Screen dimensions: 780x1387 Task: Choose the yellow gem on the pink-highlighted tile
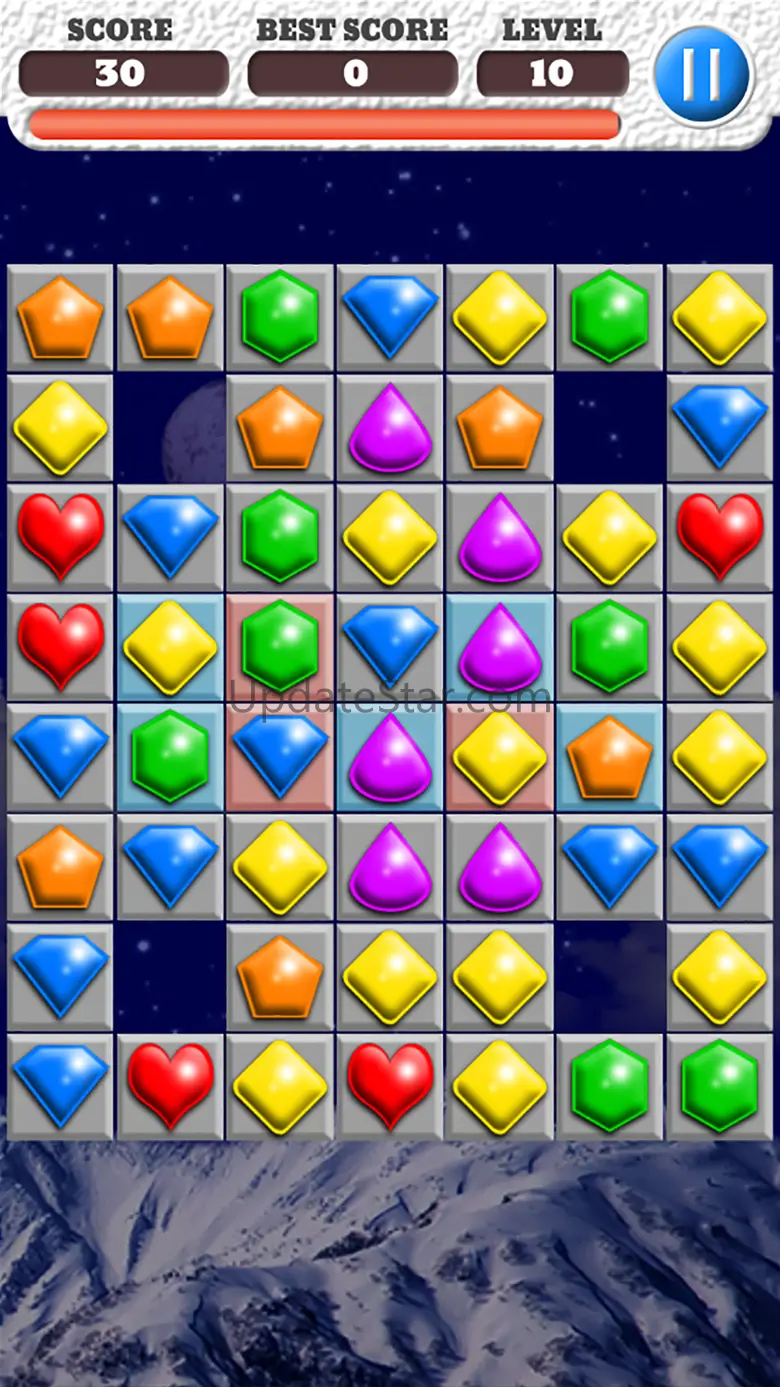coord(500,757)
